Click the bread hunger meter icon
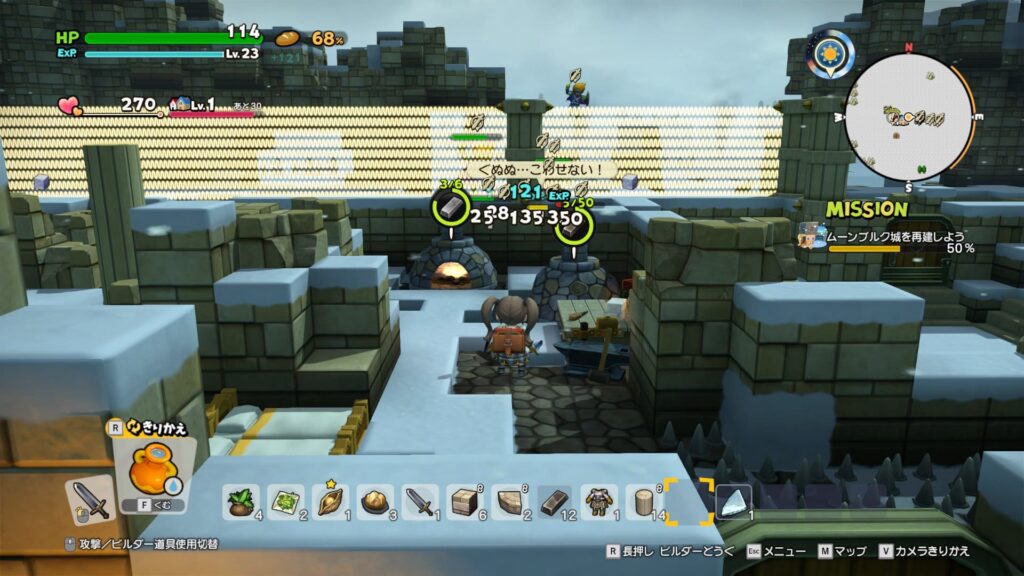 tap(287, 38)
